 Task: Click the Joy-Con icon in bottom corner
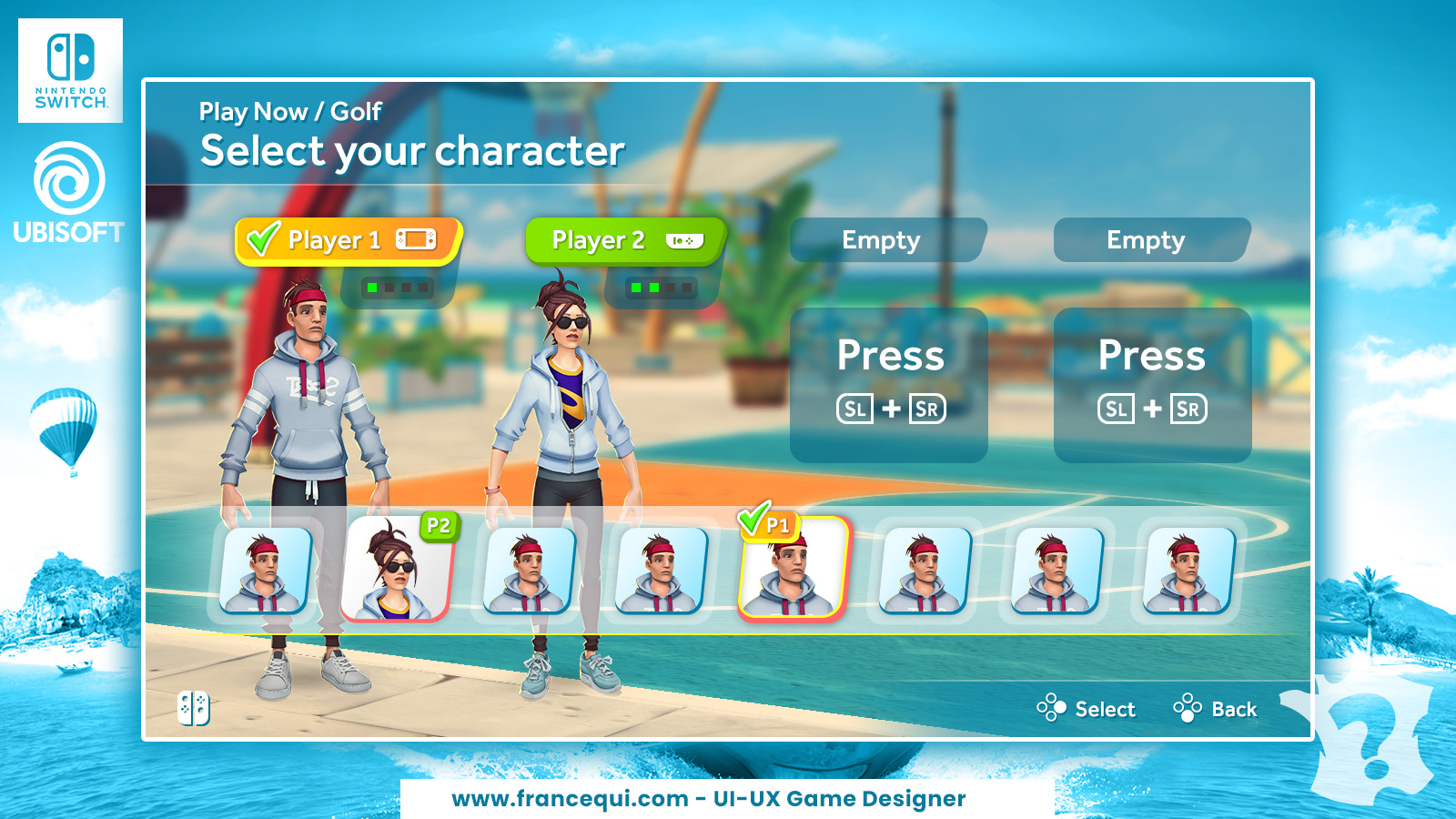(194, 708)
